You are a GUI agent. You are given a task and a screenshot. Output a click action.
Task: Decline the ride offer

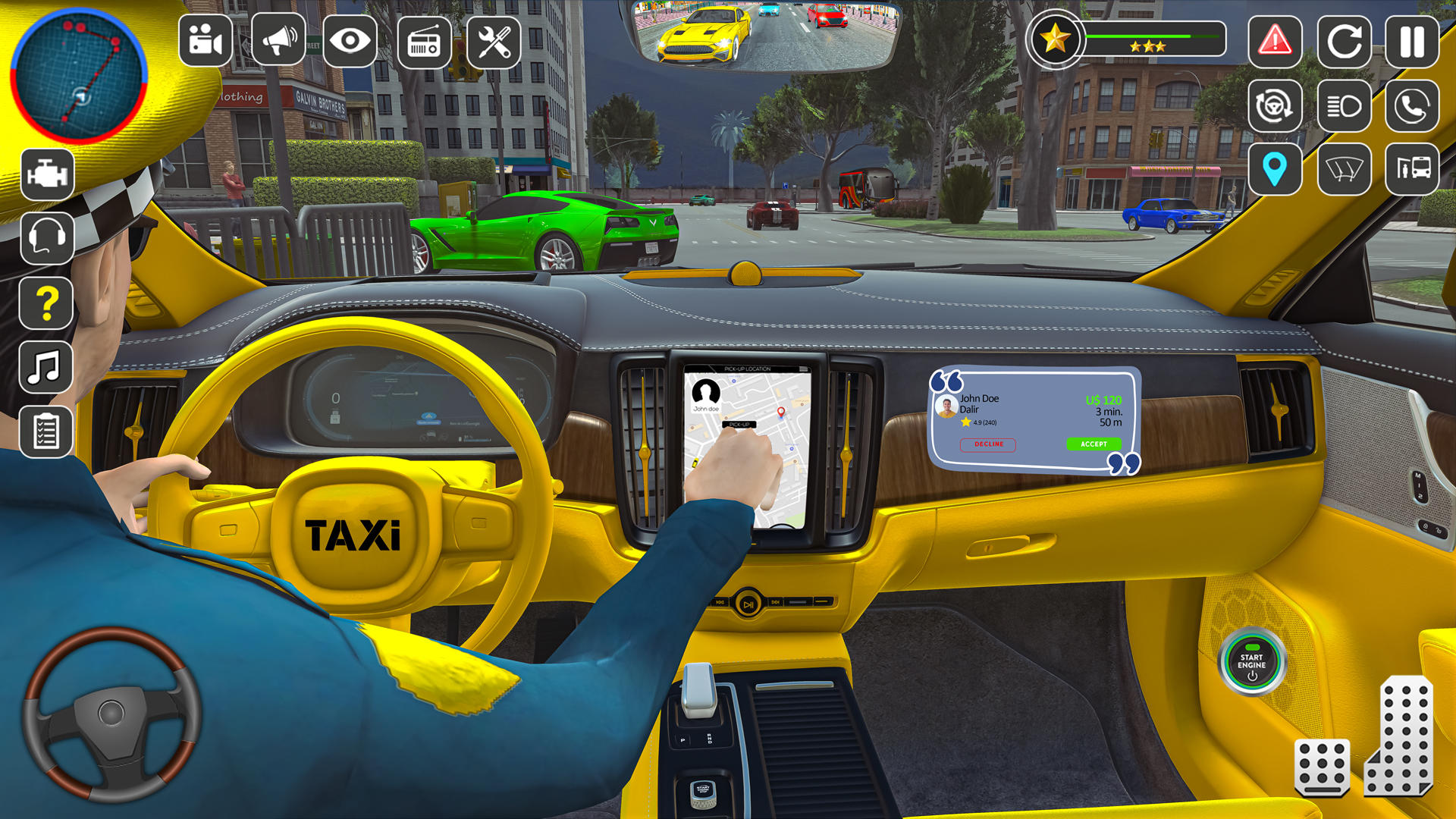coord(988,444)
